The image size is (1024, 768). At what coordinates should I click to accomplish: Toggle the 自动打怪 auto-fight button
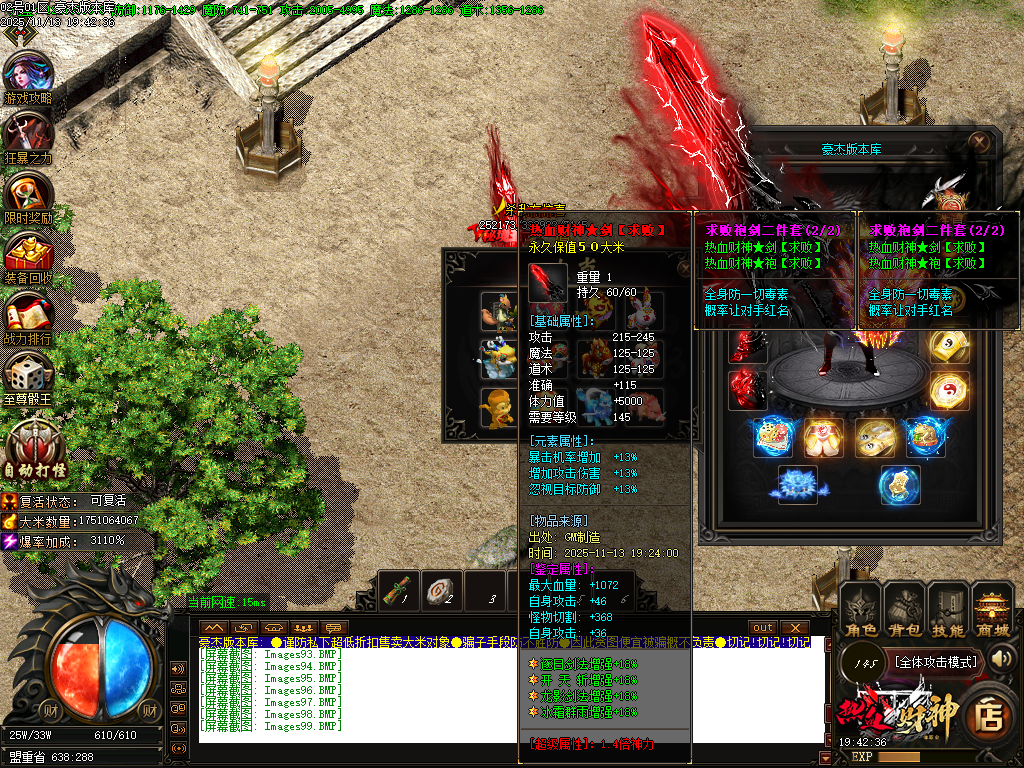(x=35, y=447)
